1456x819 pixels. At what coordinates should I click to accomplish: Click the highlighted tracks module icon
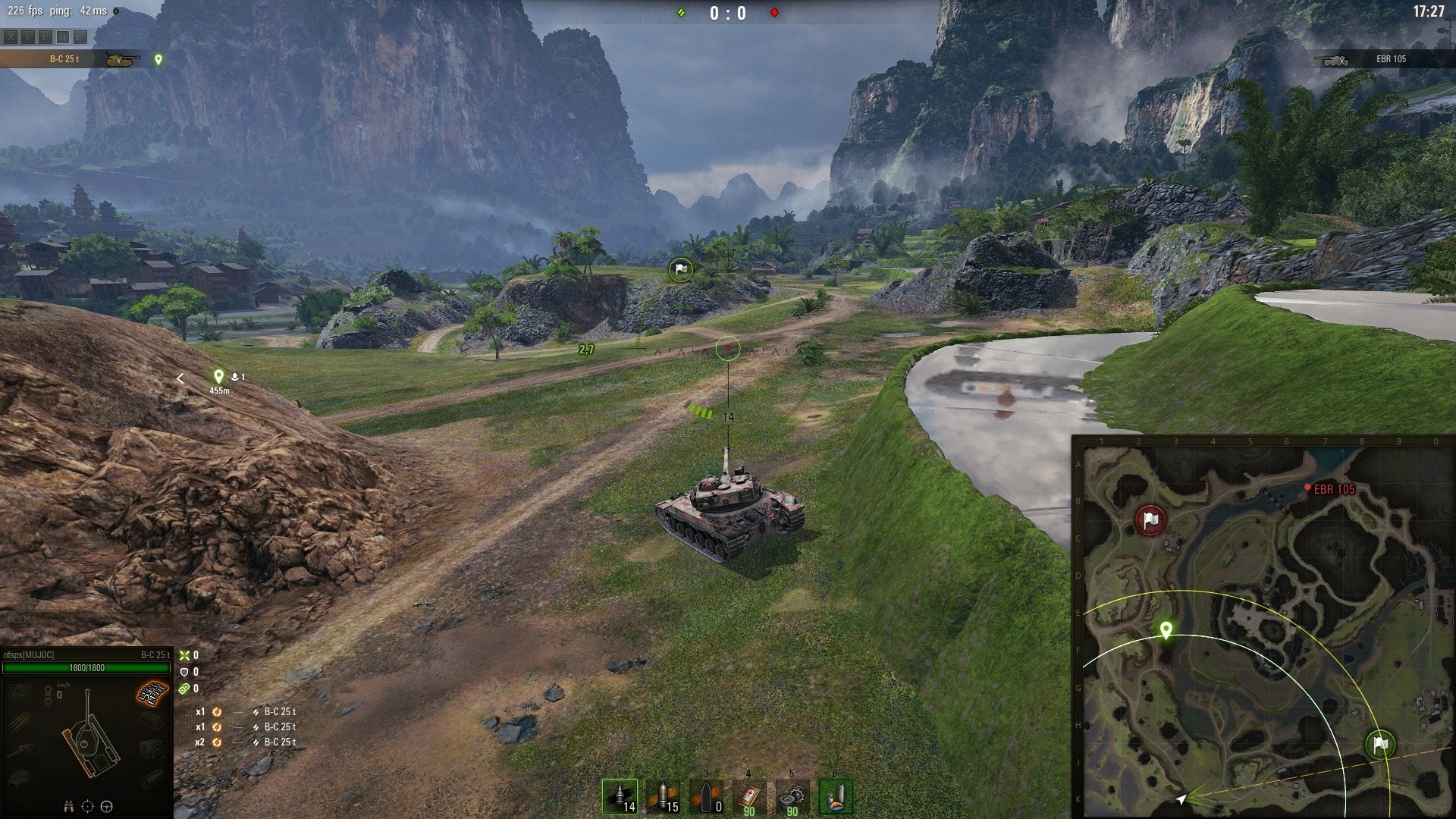152,692
